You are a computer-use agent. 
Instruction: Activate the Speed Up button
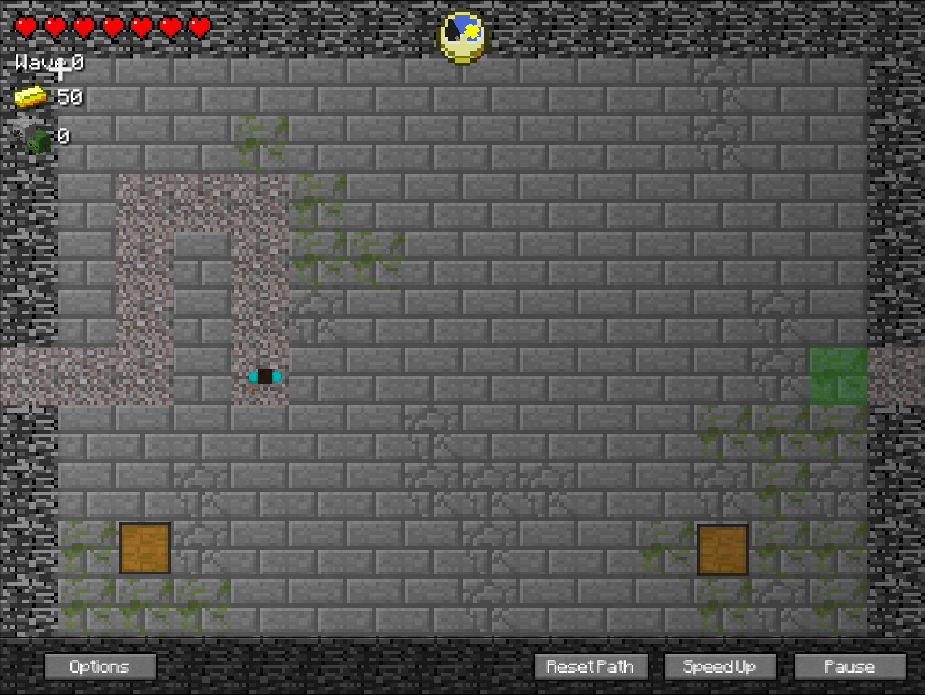click(719, 666)
